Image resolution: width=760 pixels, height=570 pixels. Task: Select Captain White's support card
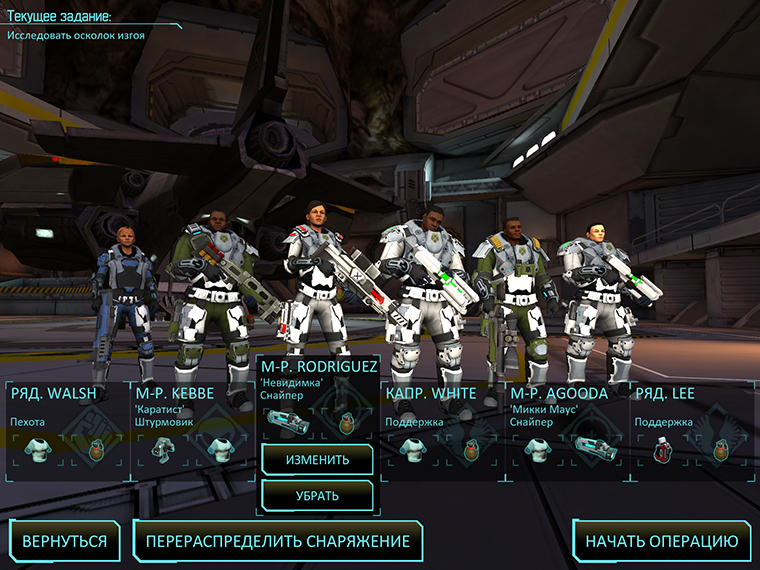point(442,430)
